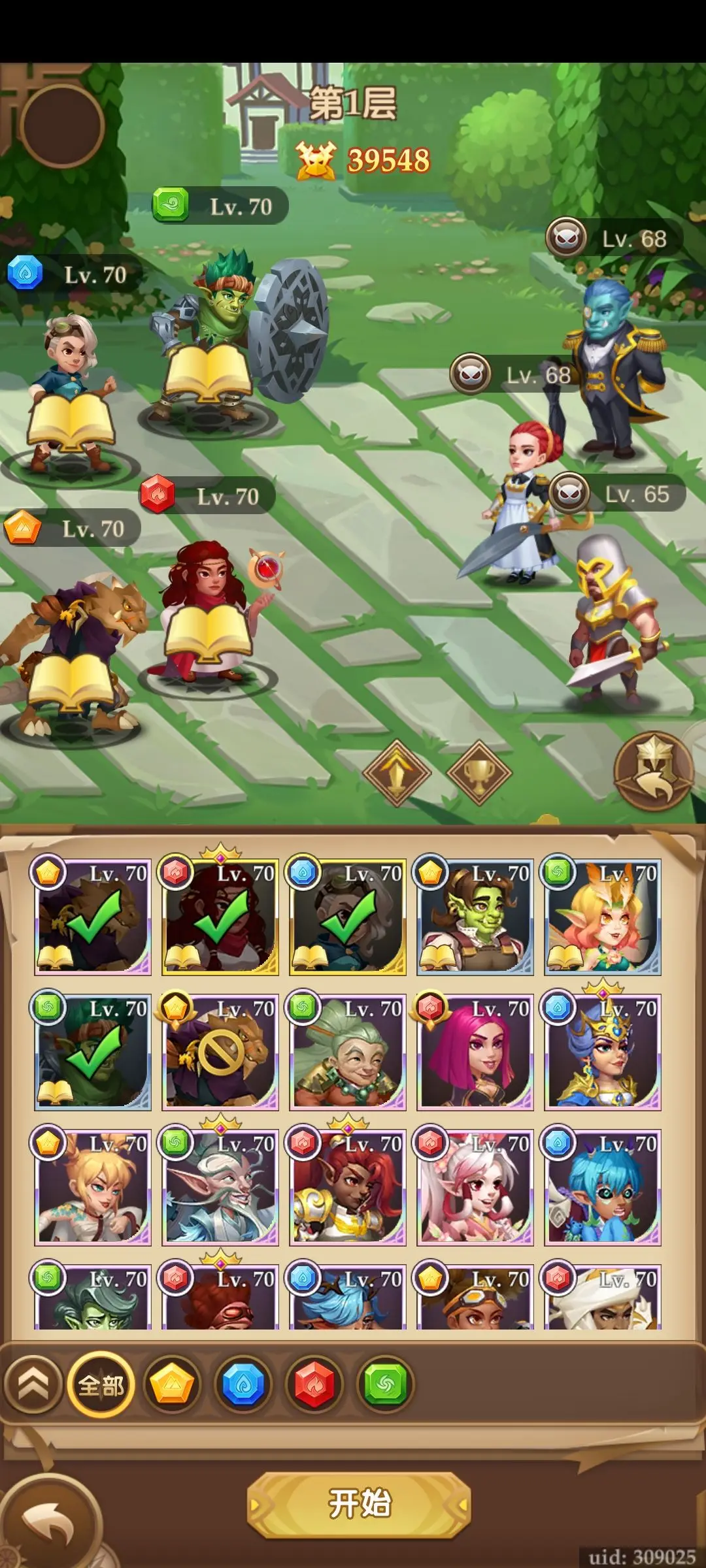Viewport: 706px width, 1568px height.
Task: Filter heroes by blue water element
Action: tap(244, 1384)
